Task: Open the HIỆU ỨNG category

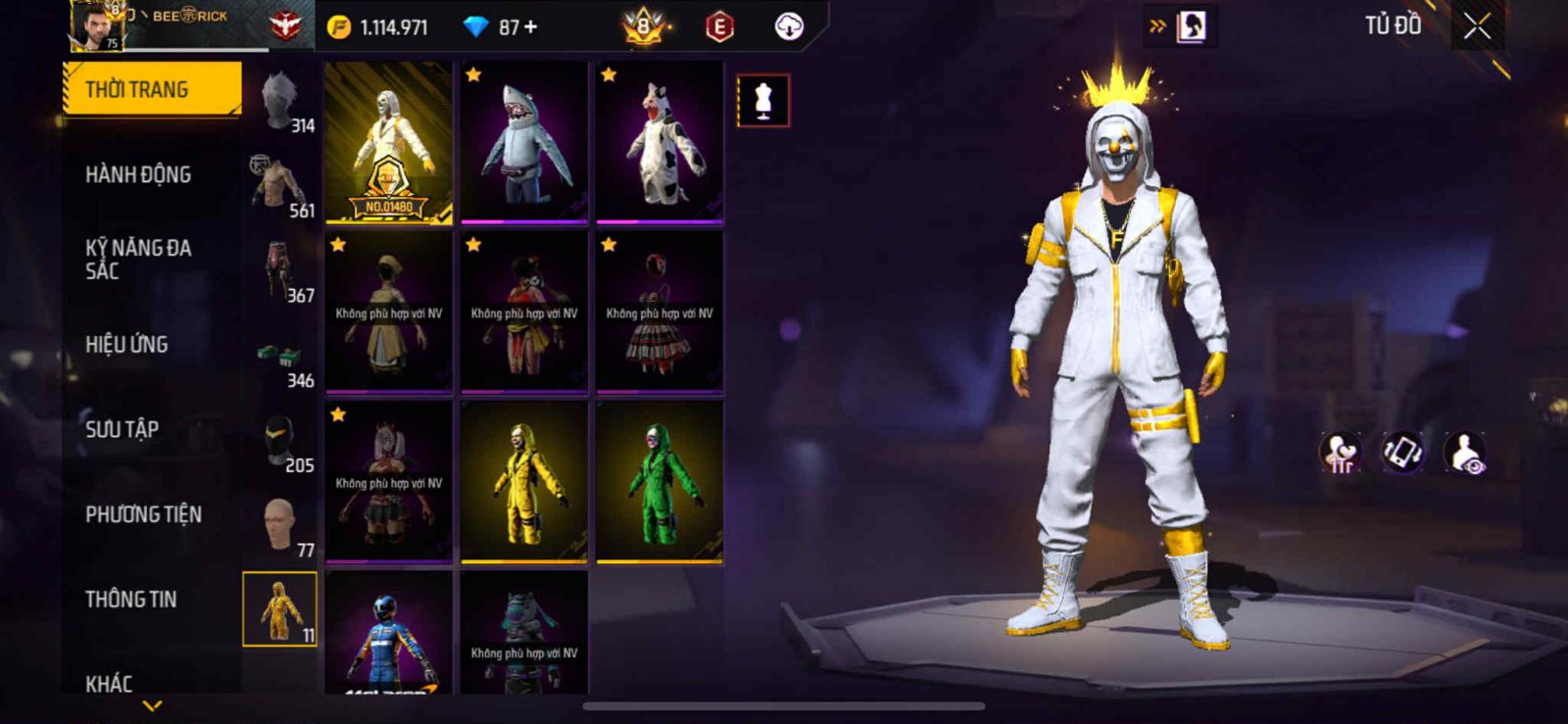Action: coord(126,344)
